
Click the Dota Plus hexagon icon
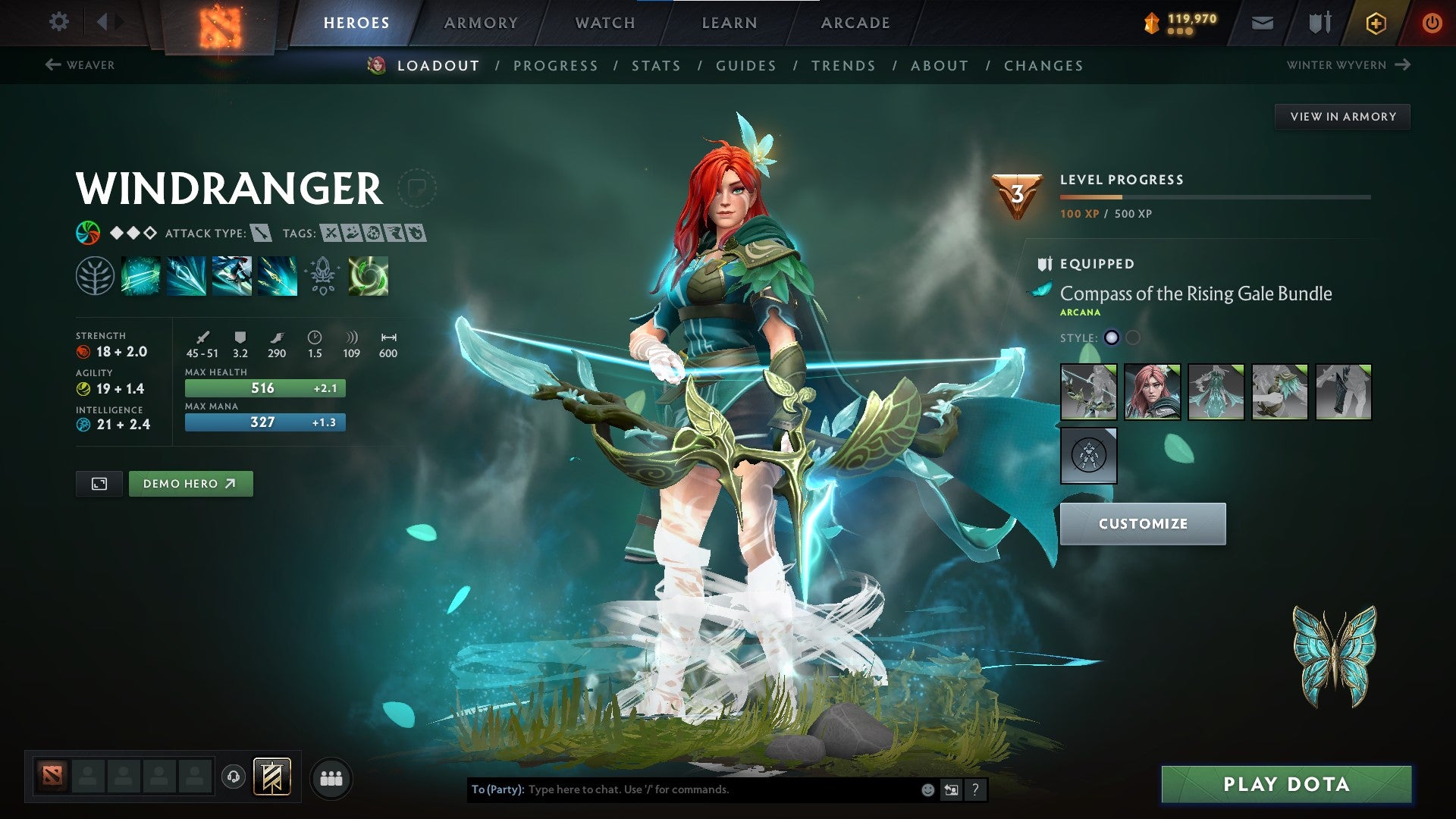click(1376, 22)
